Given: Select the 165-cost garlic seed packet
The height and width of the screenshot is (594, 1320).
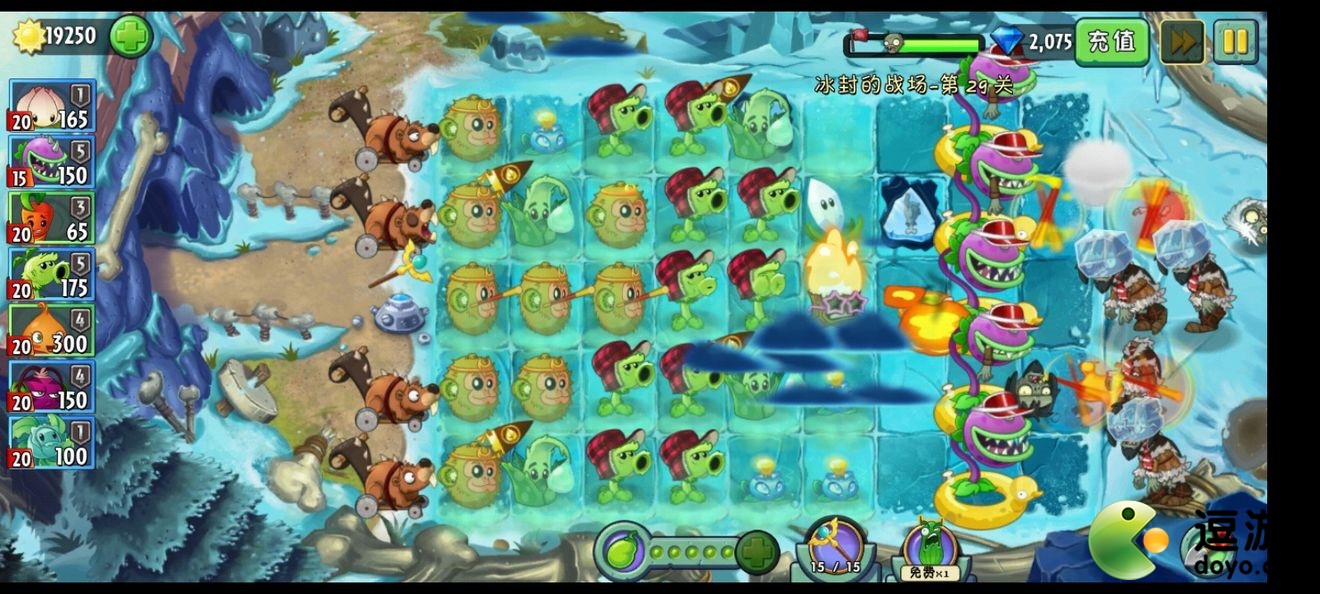Looking at the screenshot, I should 53,106.
